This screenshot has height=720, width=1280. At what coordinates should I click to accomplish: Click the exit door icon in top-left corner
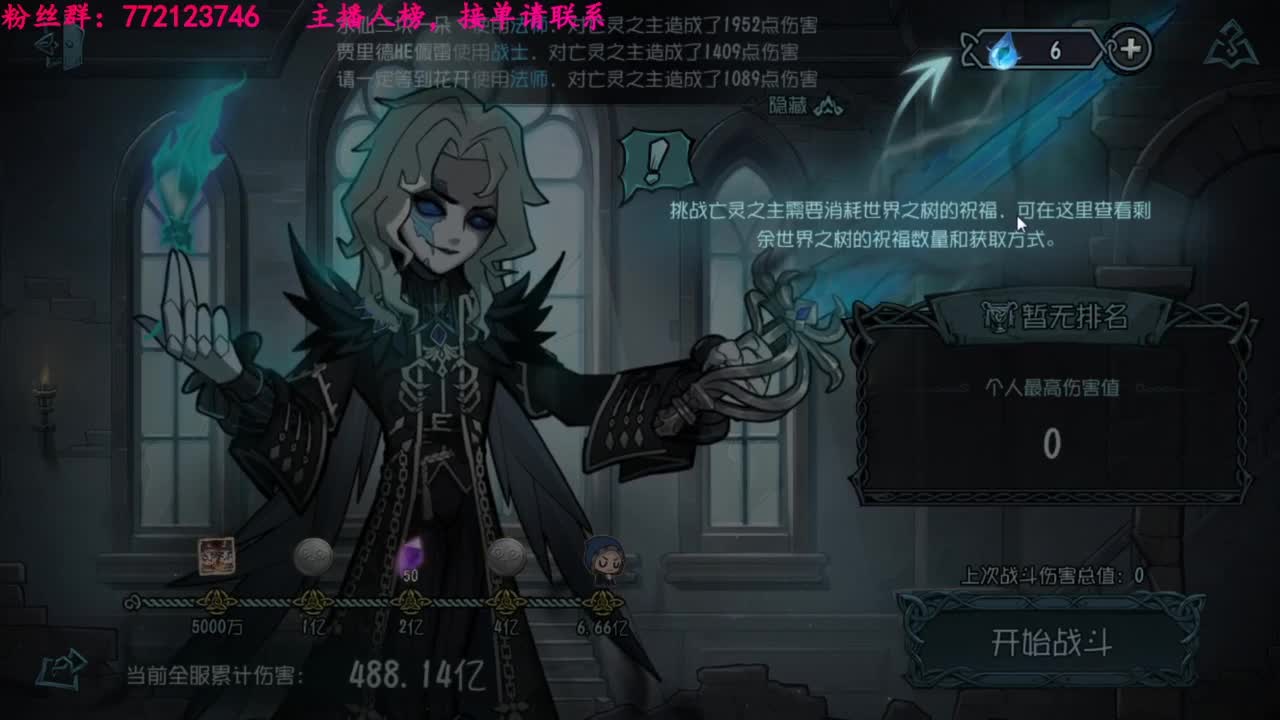click(x=70, y=47)
